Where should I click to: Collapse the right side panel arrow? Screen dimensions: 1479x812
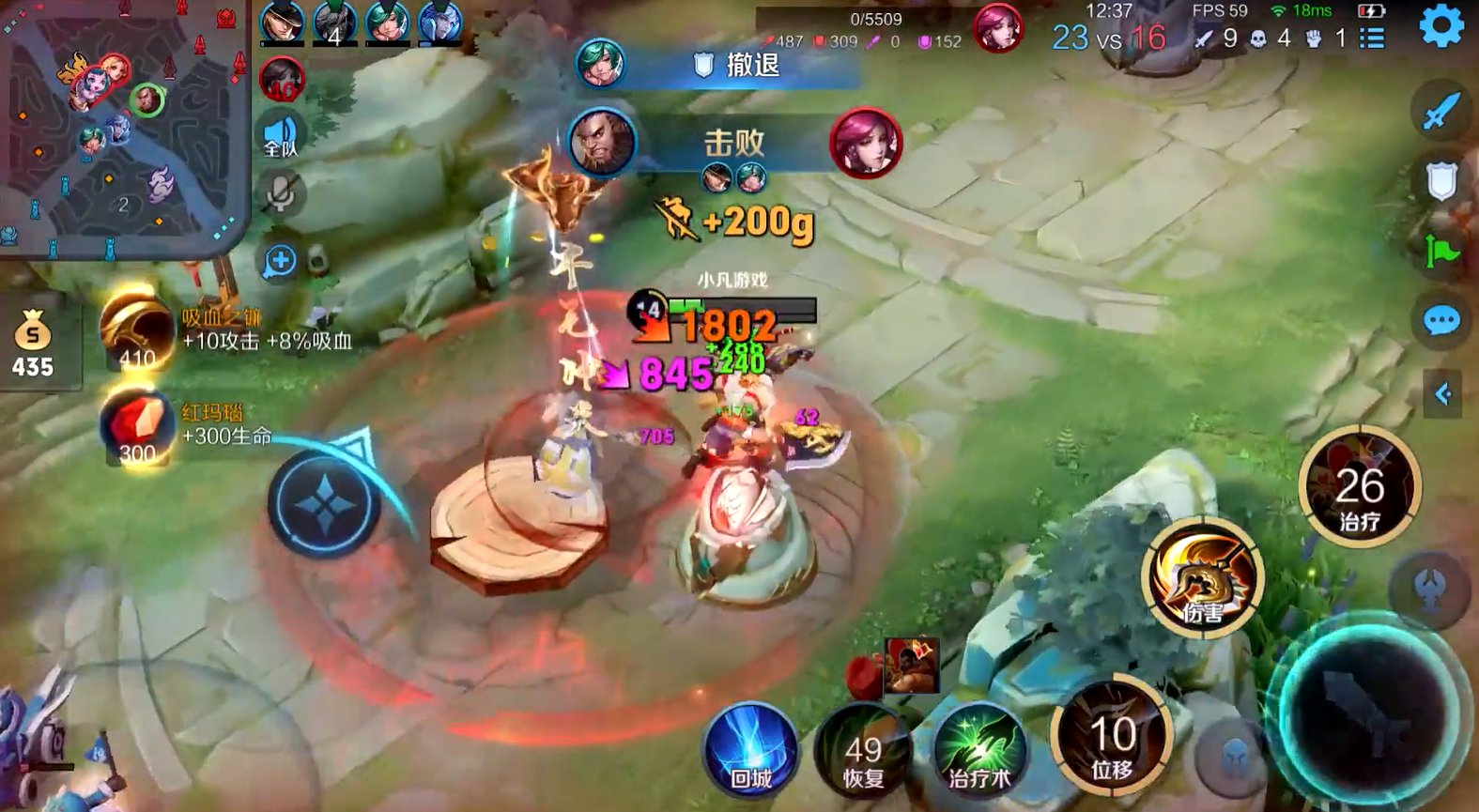click(1442, 394)
